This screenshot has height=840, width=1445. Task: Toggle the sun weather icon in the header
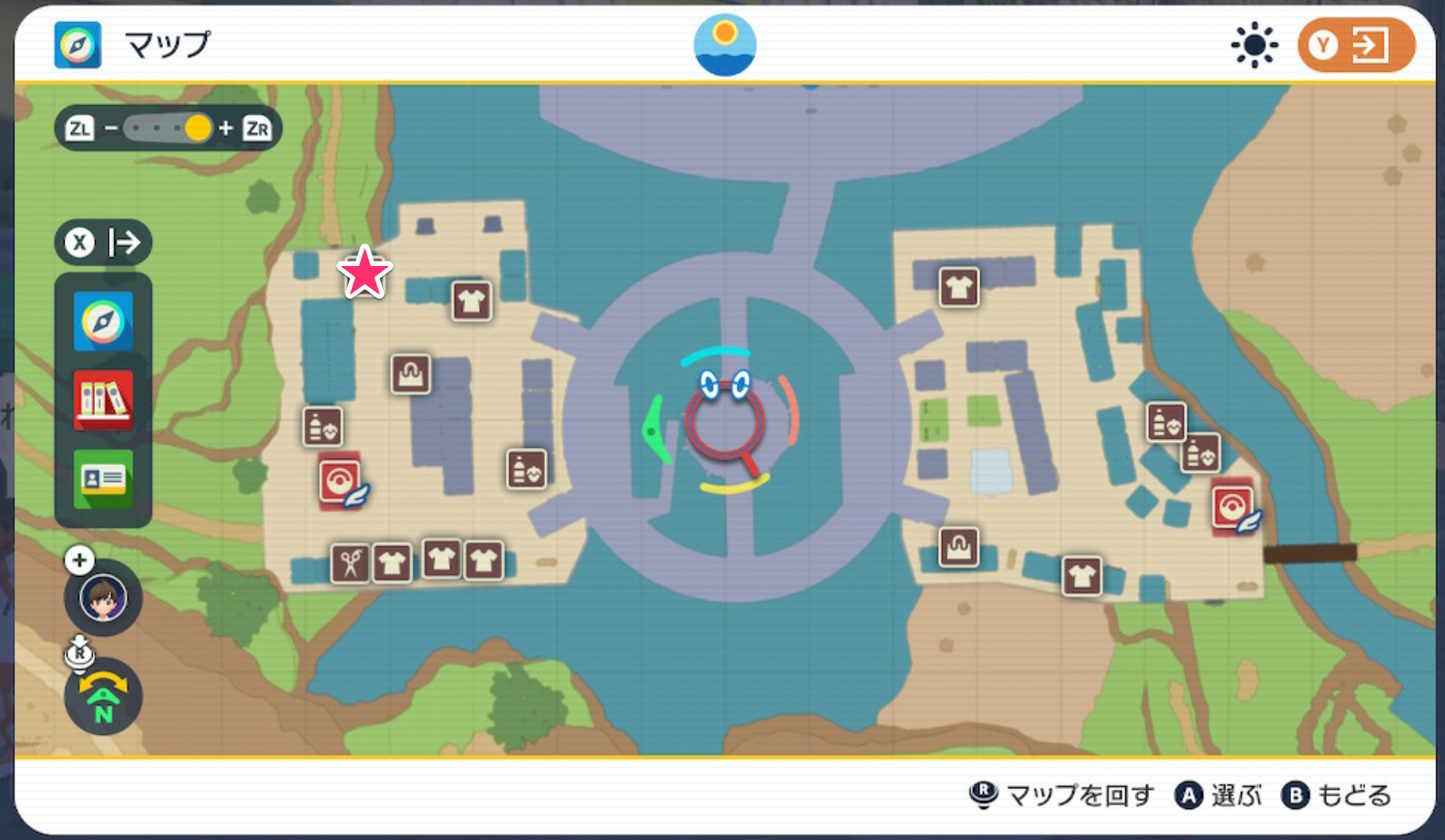coord(1254,45)
